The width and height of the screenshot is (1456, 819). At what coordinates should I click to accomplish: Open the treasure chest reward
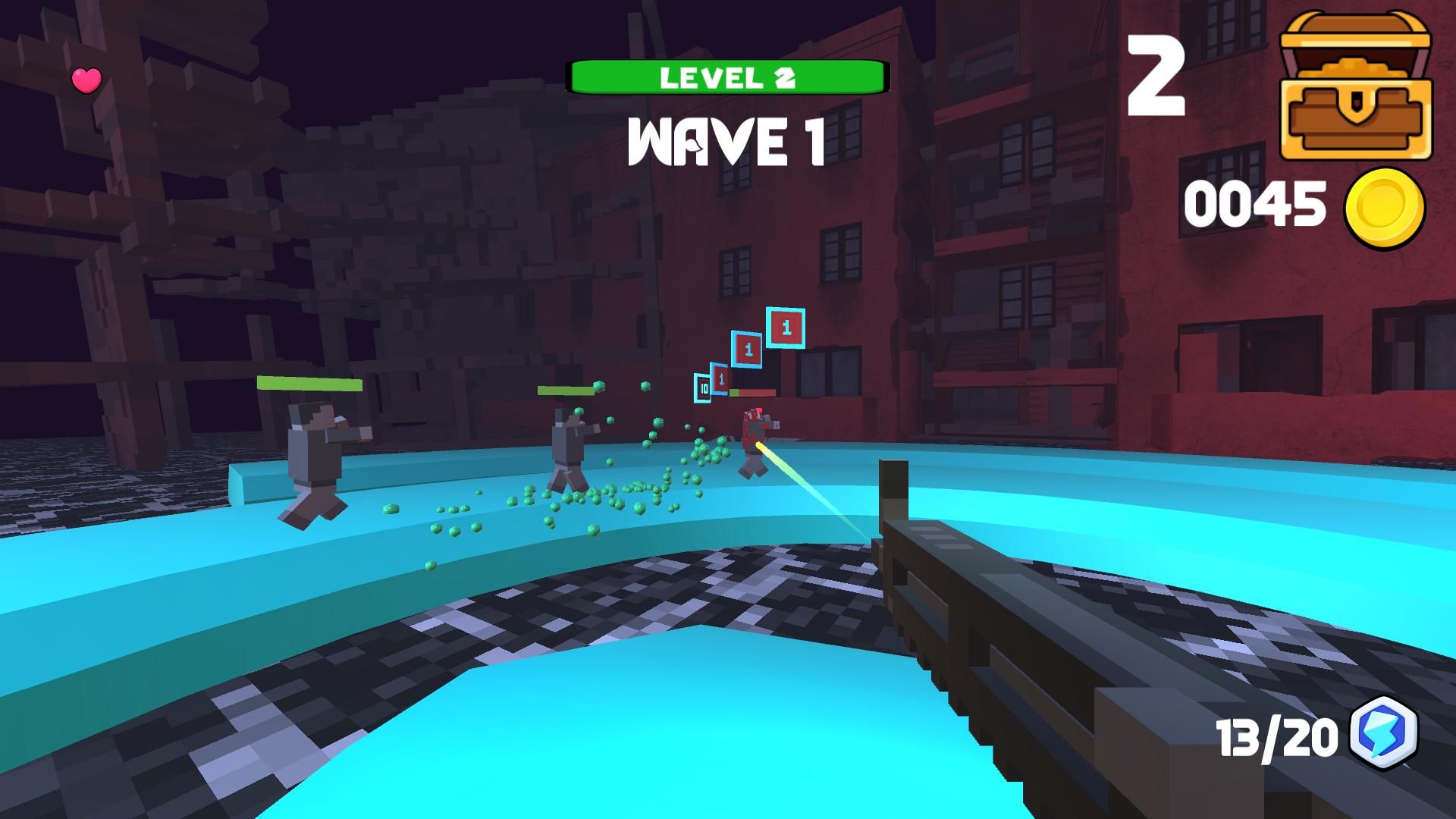click(1355, 87)
